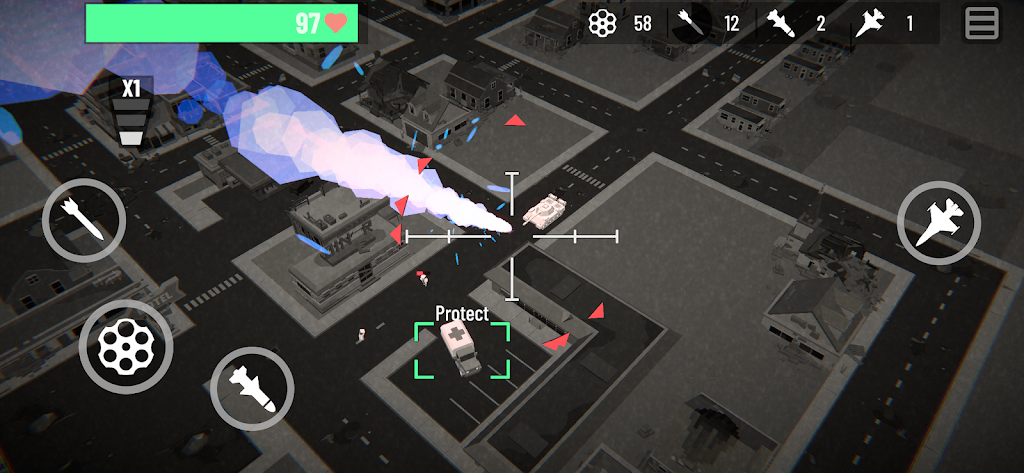
Task: Launch the heavy bomb button
Action: click(252, 388)
